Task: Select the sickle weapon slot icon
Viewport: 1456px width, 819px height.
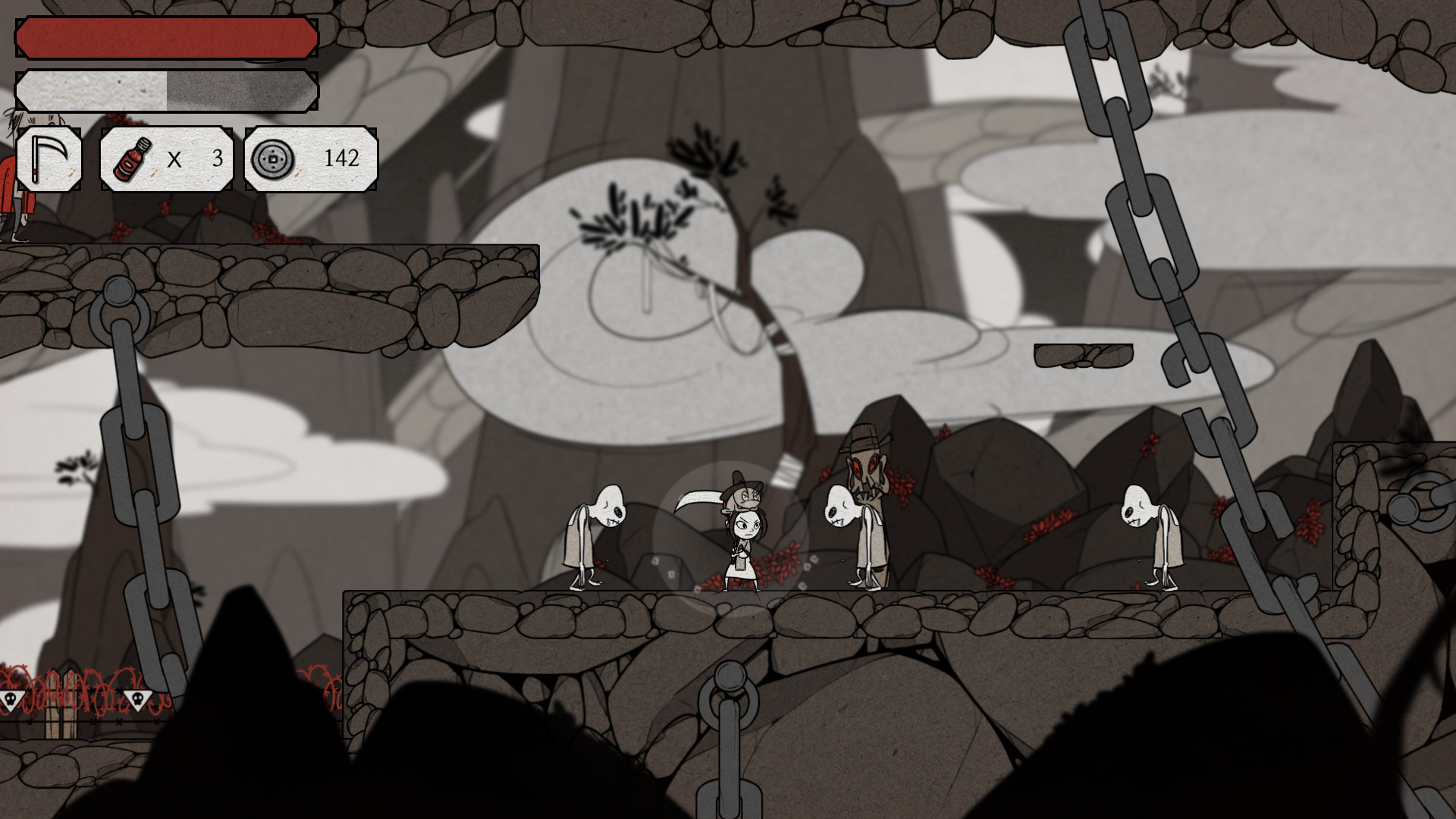Action: pos(49,158)
